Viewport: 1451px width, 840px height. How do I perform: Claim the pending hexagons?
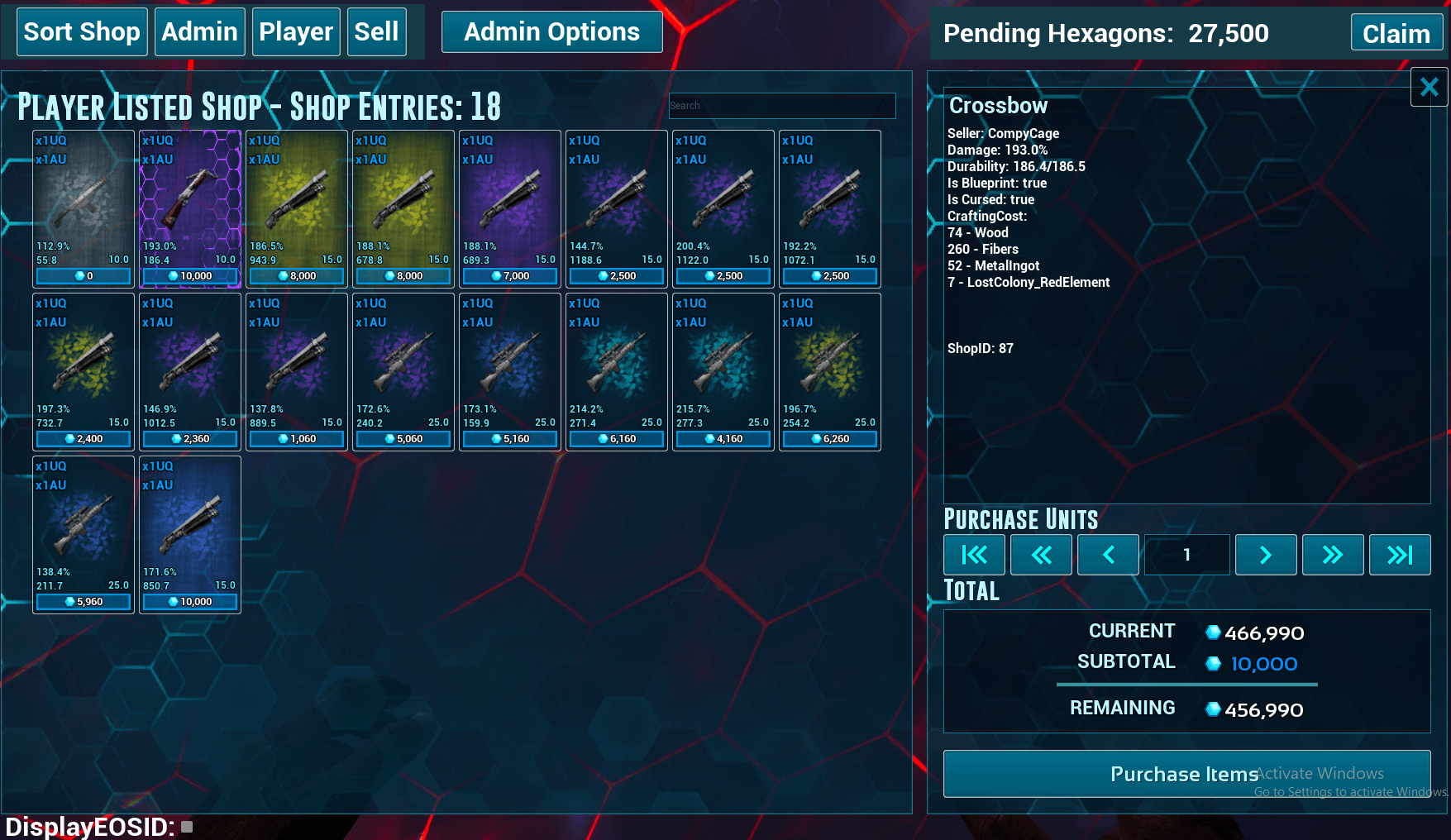(1396, 34)
